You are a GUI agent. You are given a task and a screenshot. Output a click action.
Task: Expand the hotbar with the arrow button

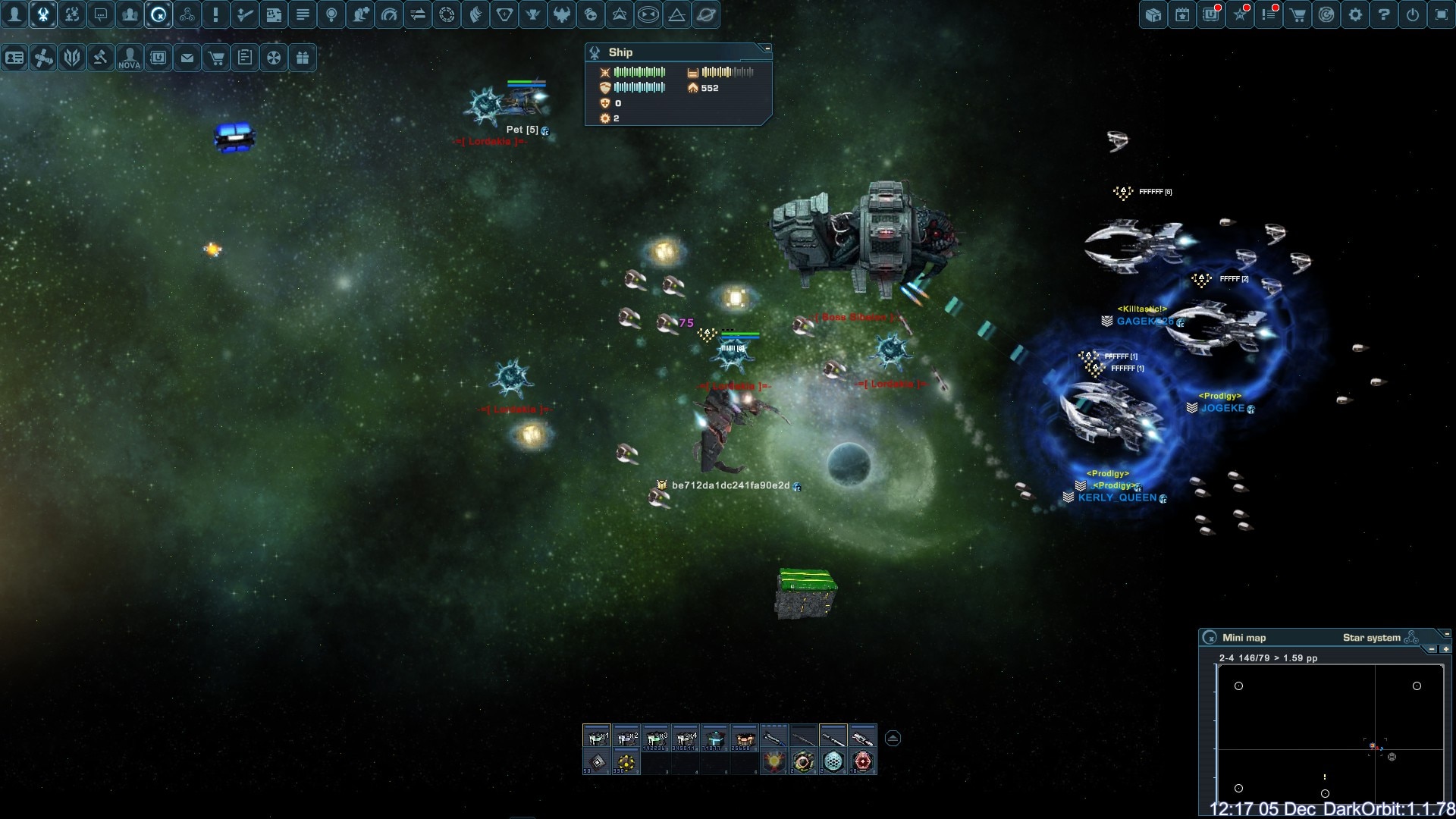pyautogui.click(x=893, y=738)
